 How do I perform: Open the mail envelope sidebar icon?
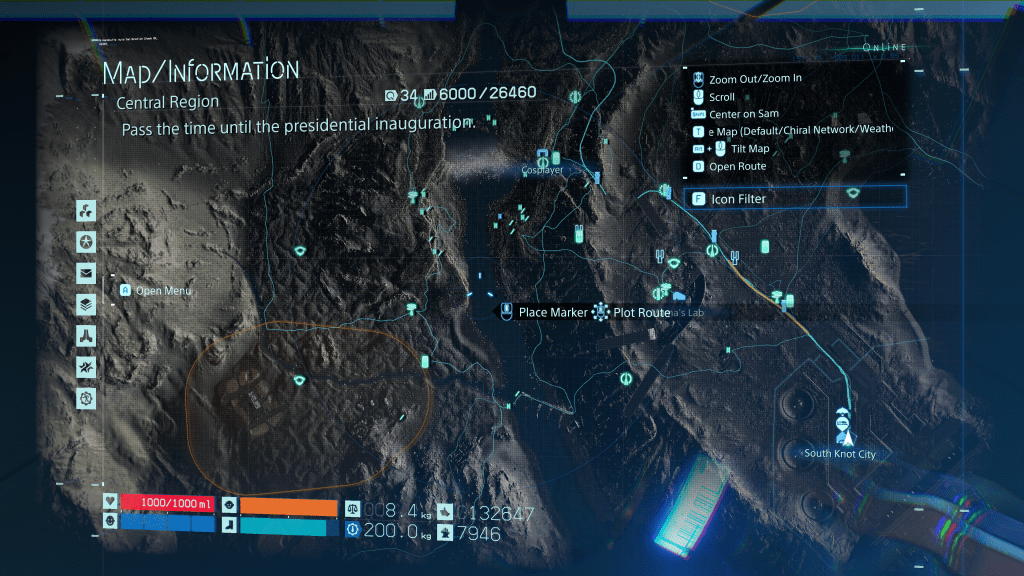86,273
